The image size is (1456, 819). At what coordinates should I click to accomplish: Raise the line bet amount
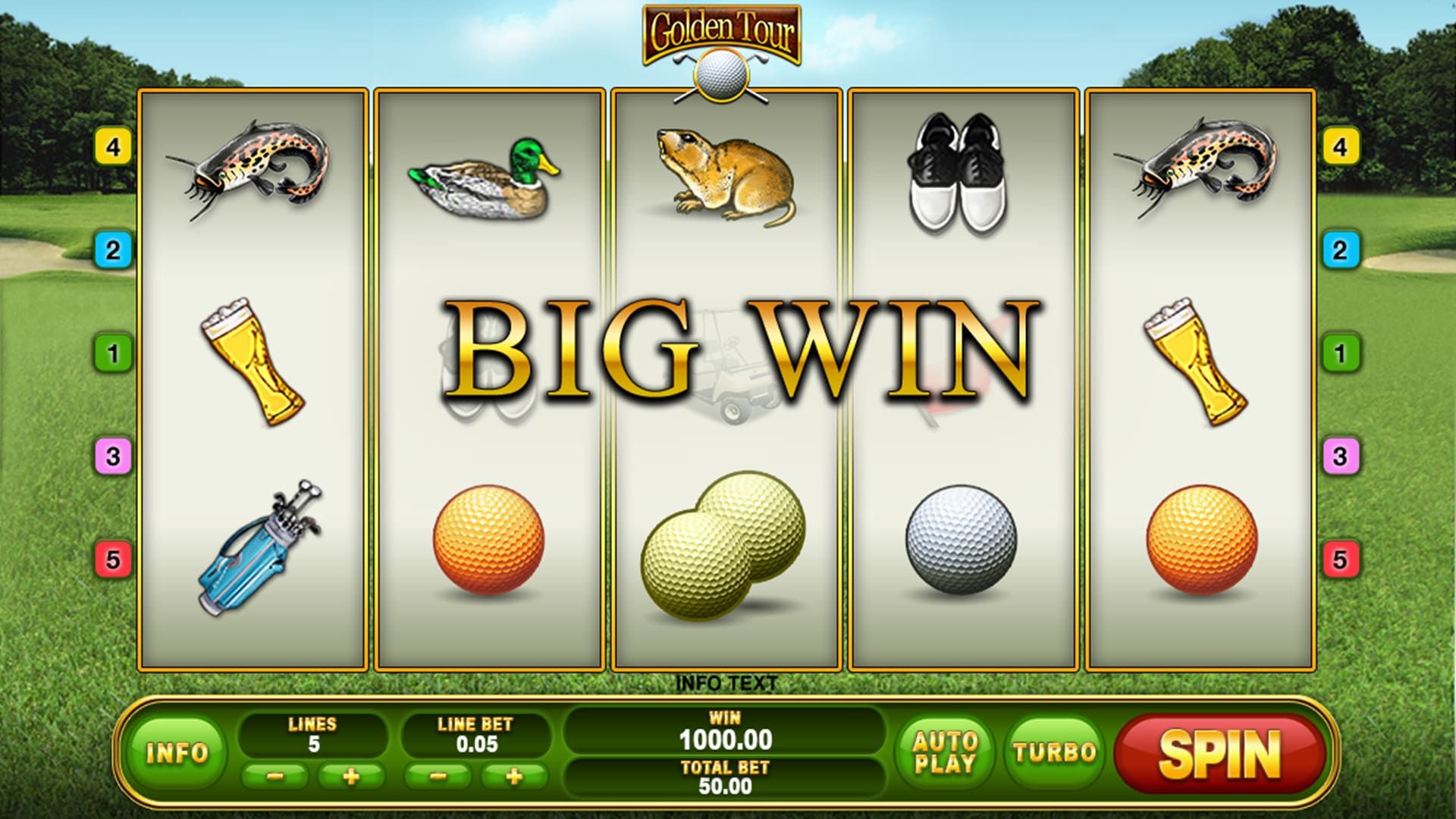pyautogui.click(x=514, y=777)
